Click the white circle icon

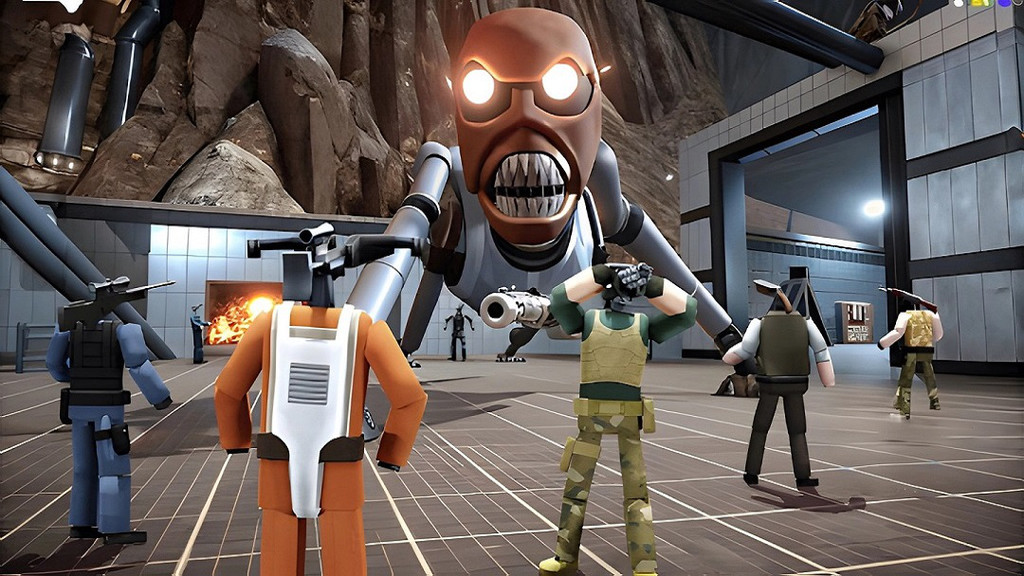pos(958,3)
